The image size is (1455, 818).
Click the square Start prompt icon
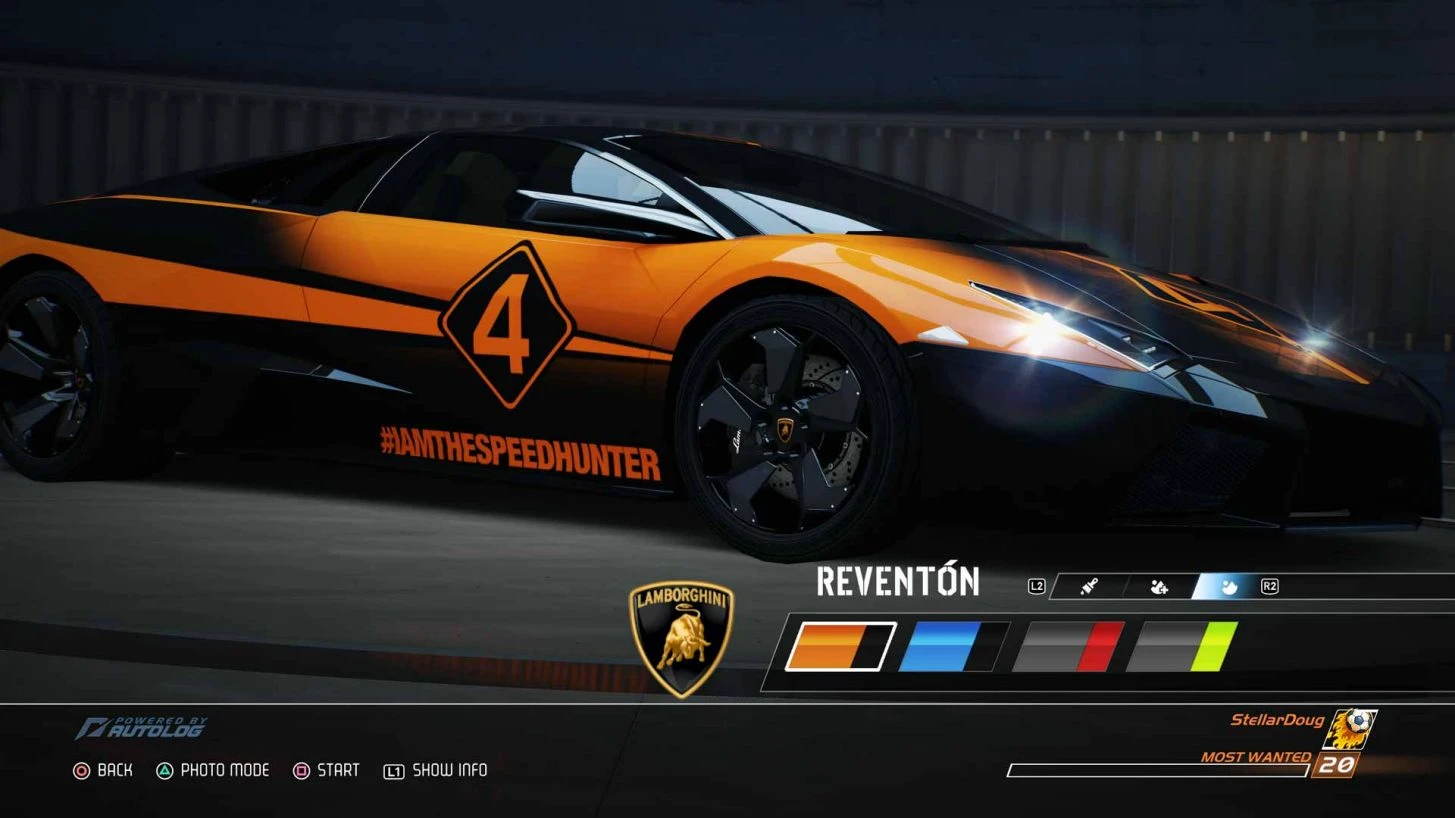pyautogui.click(x=301, y=770)
